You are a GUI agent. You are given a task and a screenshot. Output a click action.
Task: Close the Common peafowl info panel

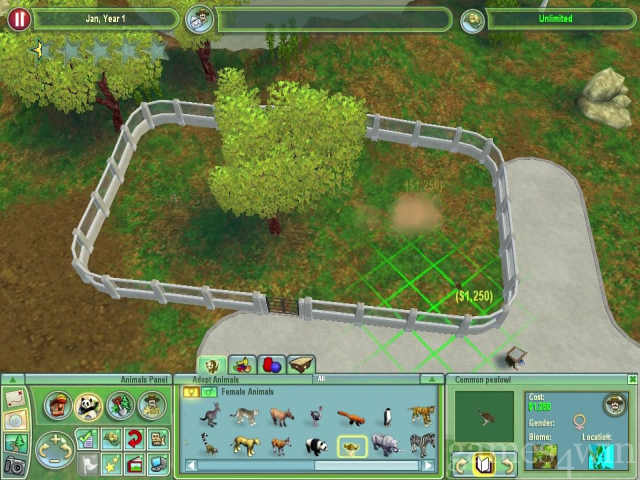pos(632,380)
